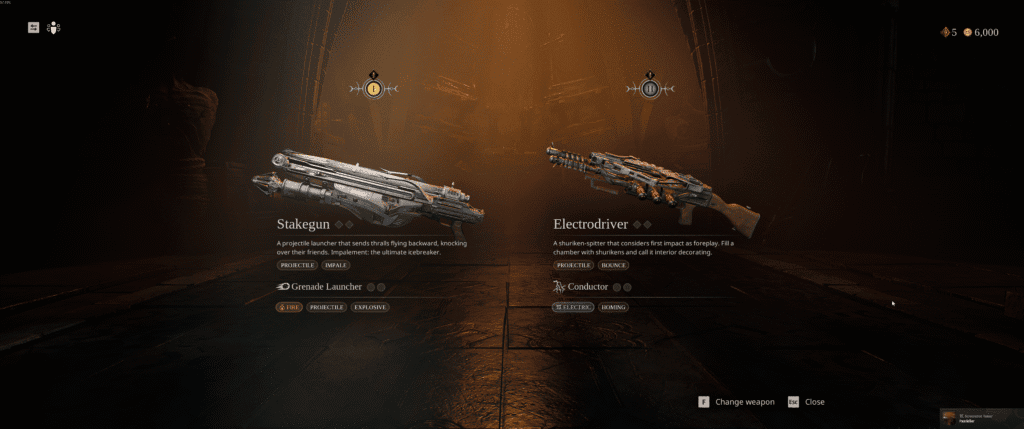Click the BOUNCE tag under Electrodriver

click(x=615, y=266)
